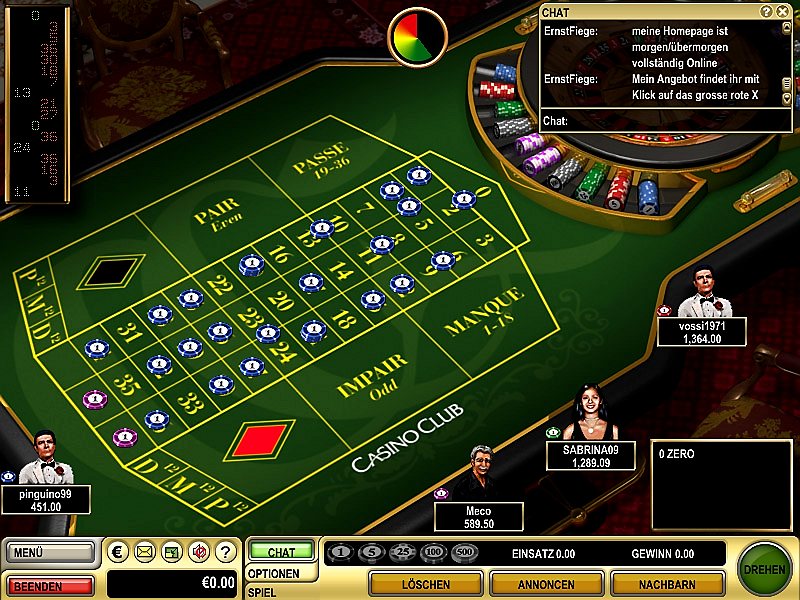Open help via the question mark icon
The width and height of the screenshot is (800, 600).
224,551
